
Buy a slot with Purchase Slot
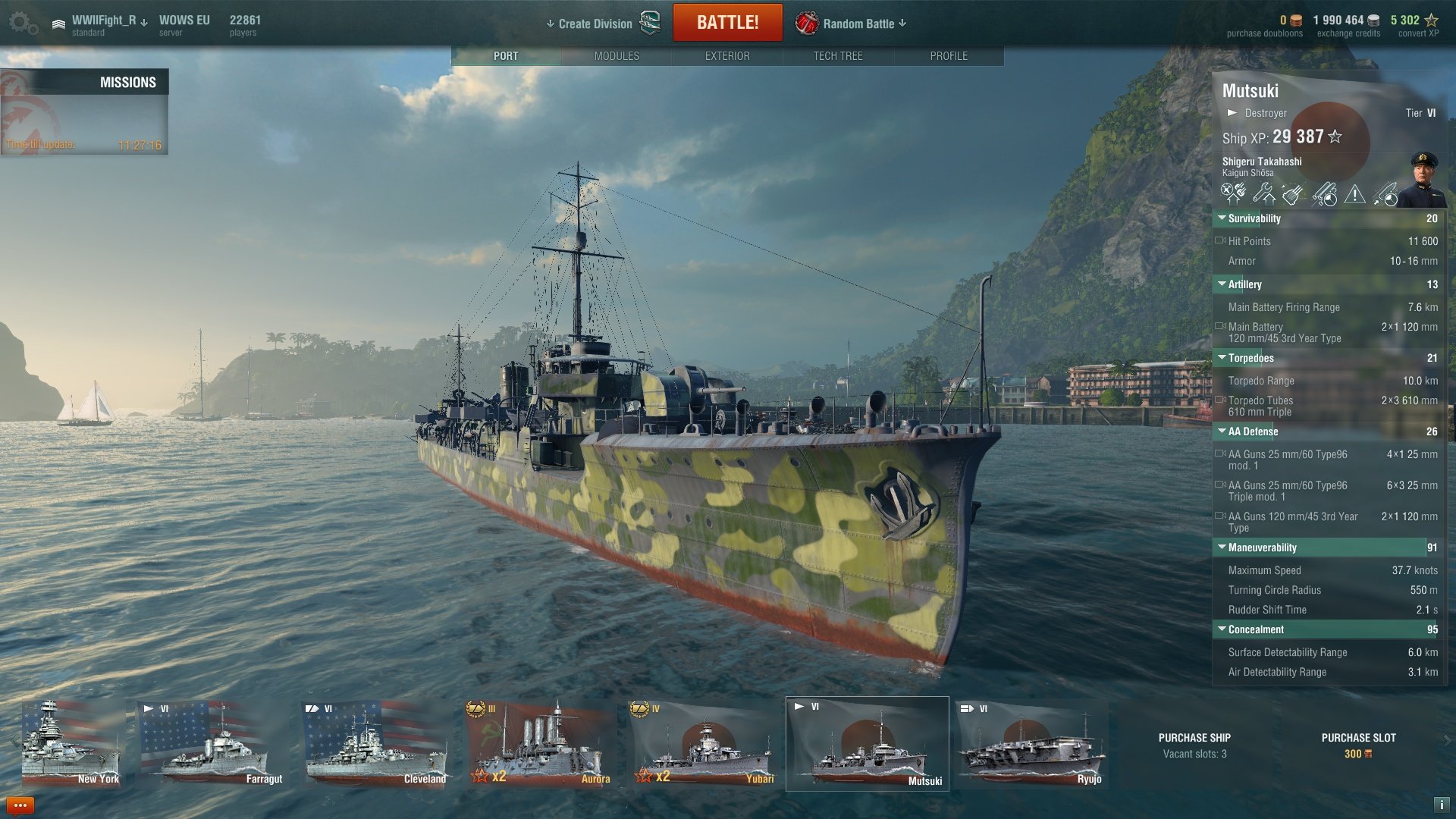click(1358, 745)
